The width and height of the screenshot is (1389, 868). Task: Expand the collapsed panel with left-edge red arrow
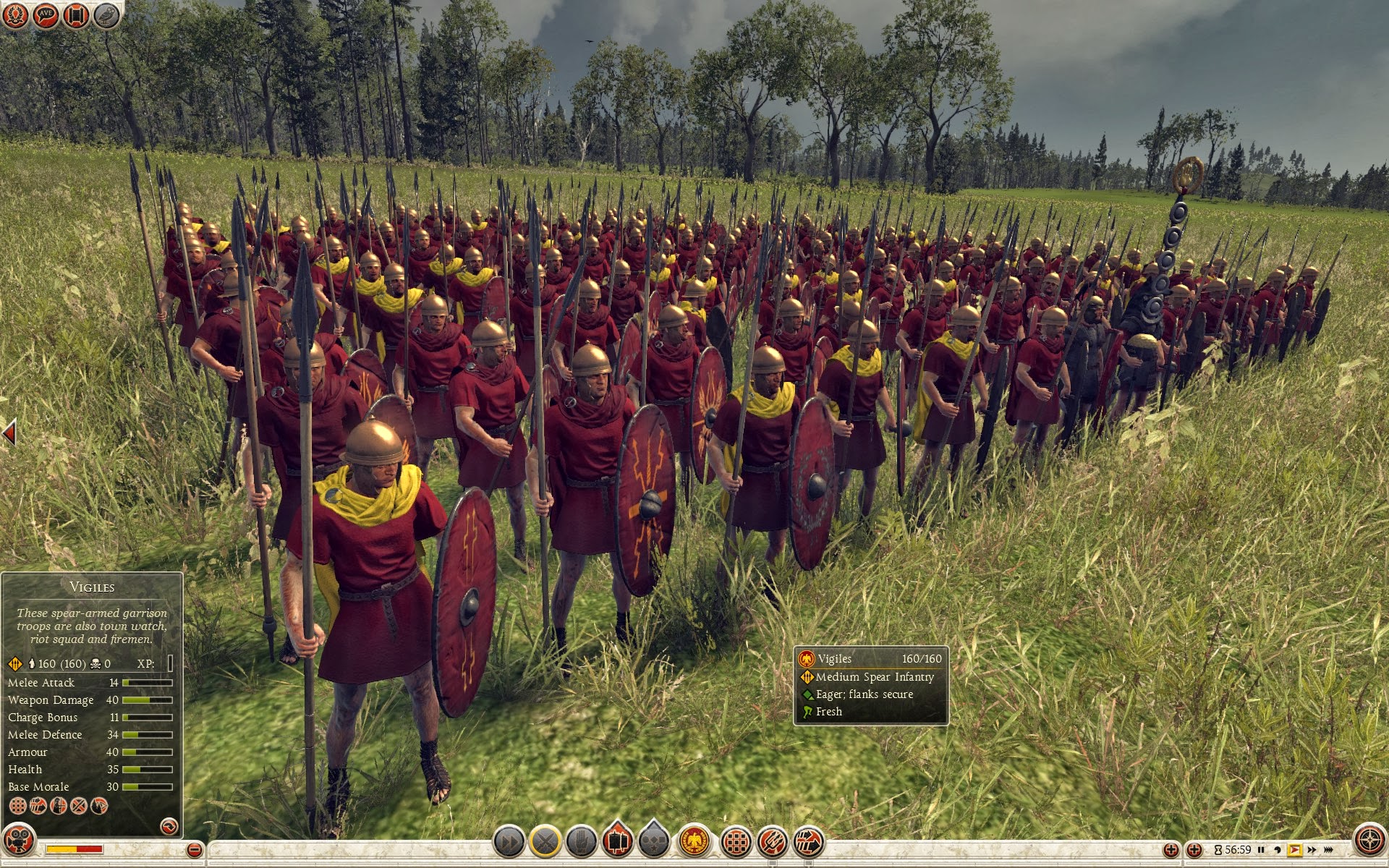pos(9,433)
